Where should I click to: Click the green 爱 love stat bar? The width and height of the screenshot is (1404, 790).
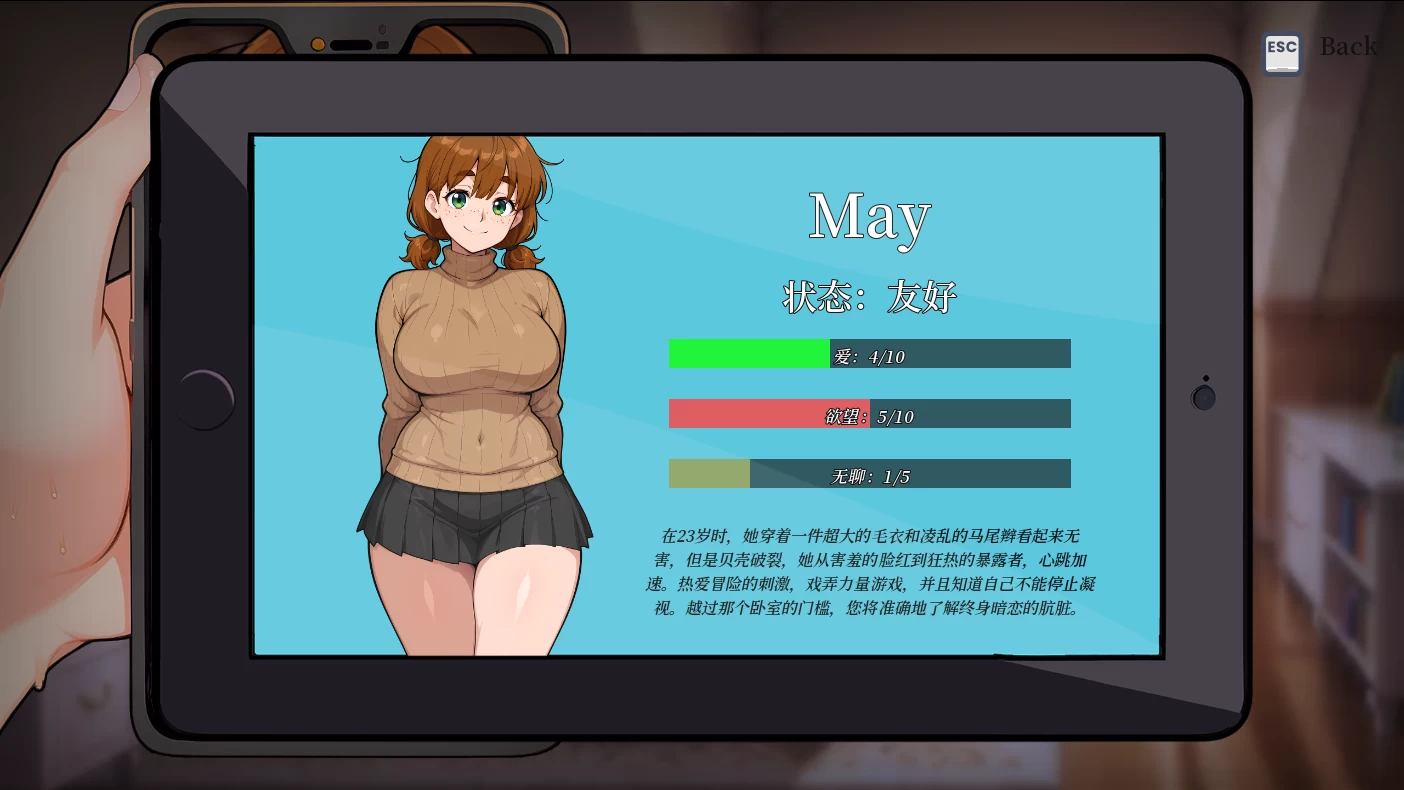(750, 353)
